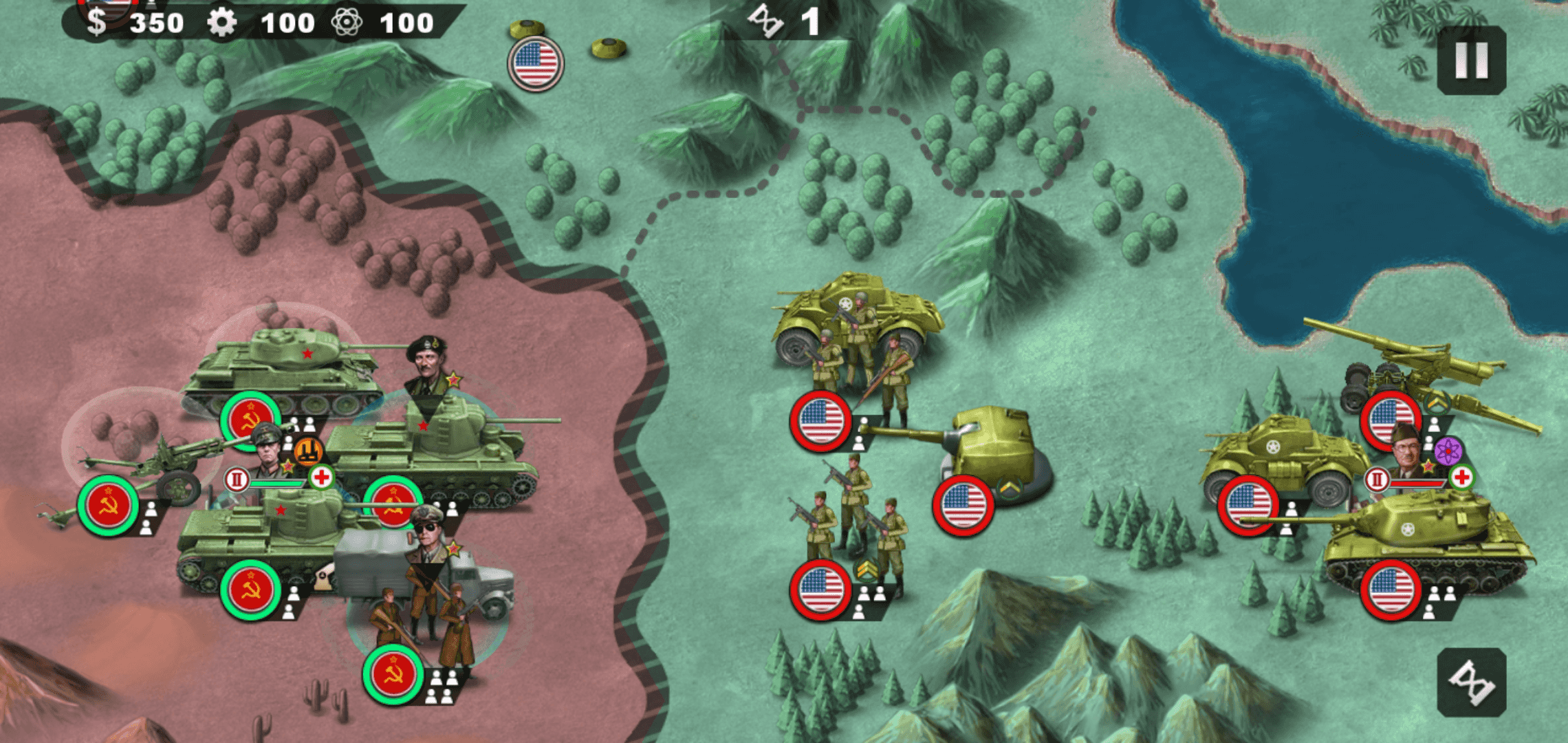End the turn with the hourglass button
Image resolution: width=1568 pixels, height=743 pixels.
tap(1471, 682)
